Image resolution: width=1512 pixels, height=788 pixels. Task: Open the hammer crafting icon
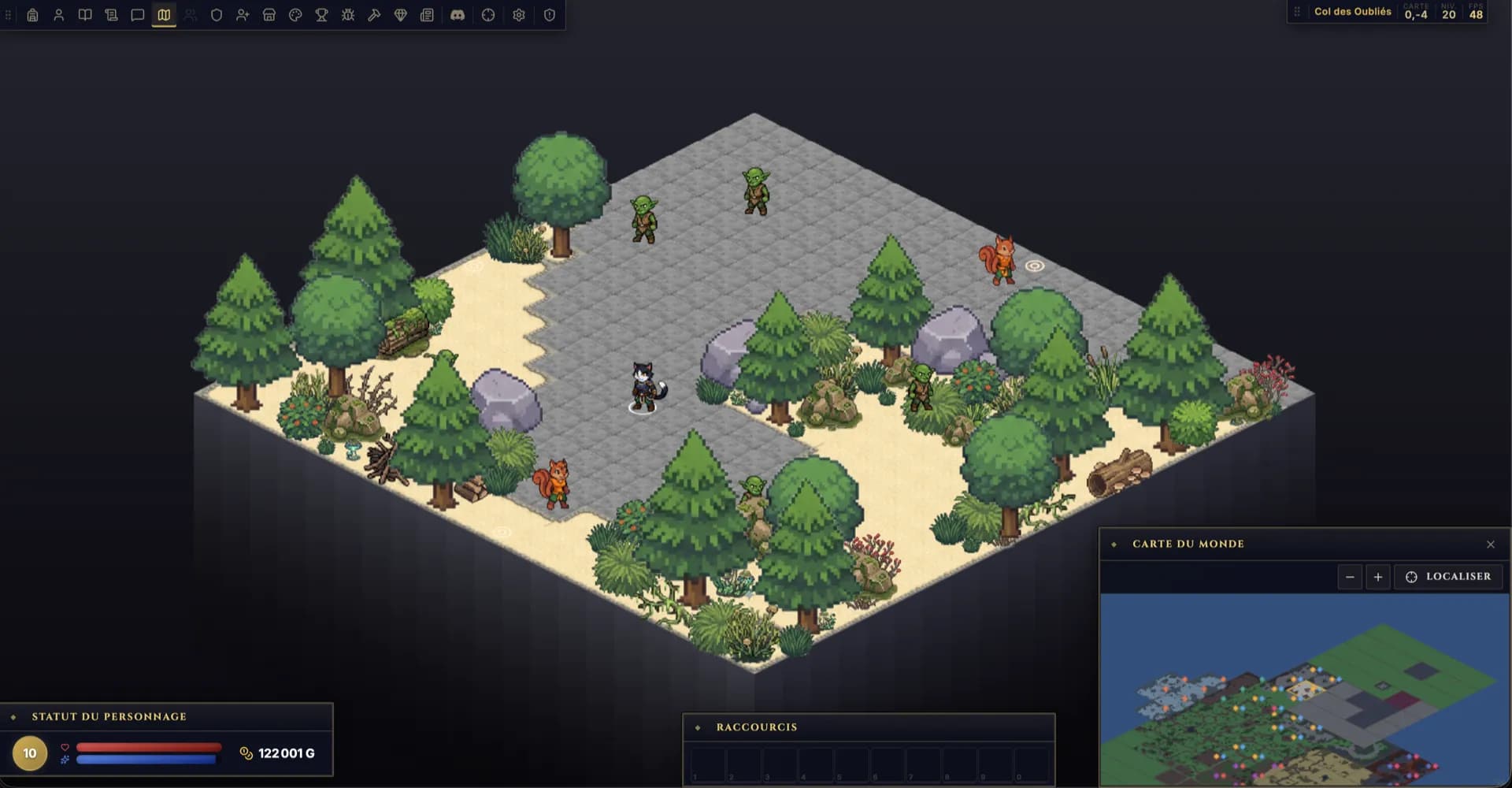[x=374, y=15]
